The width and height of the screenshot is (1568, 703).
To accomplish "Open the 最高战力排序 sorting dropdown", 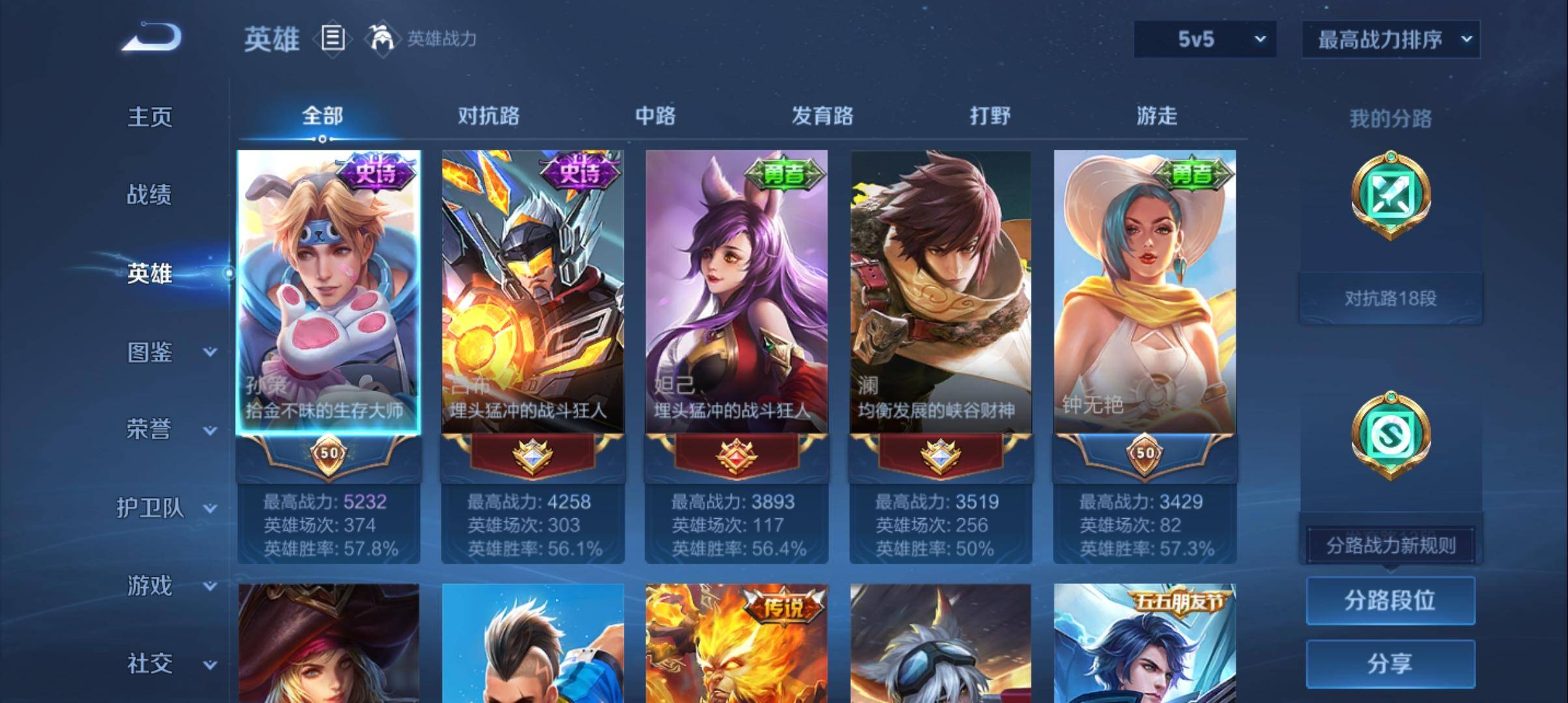I will coord(1391,38).
